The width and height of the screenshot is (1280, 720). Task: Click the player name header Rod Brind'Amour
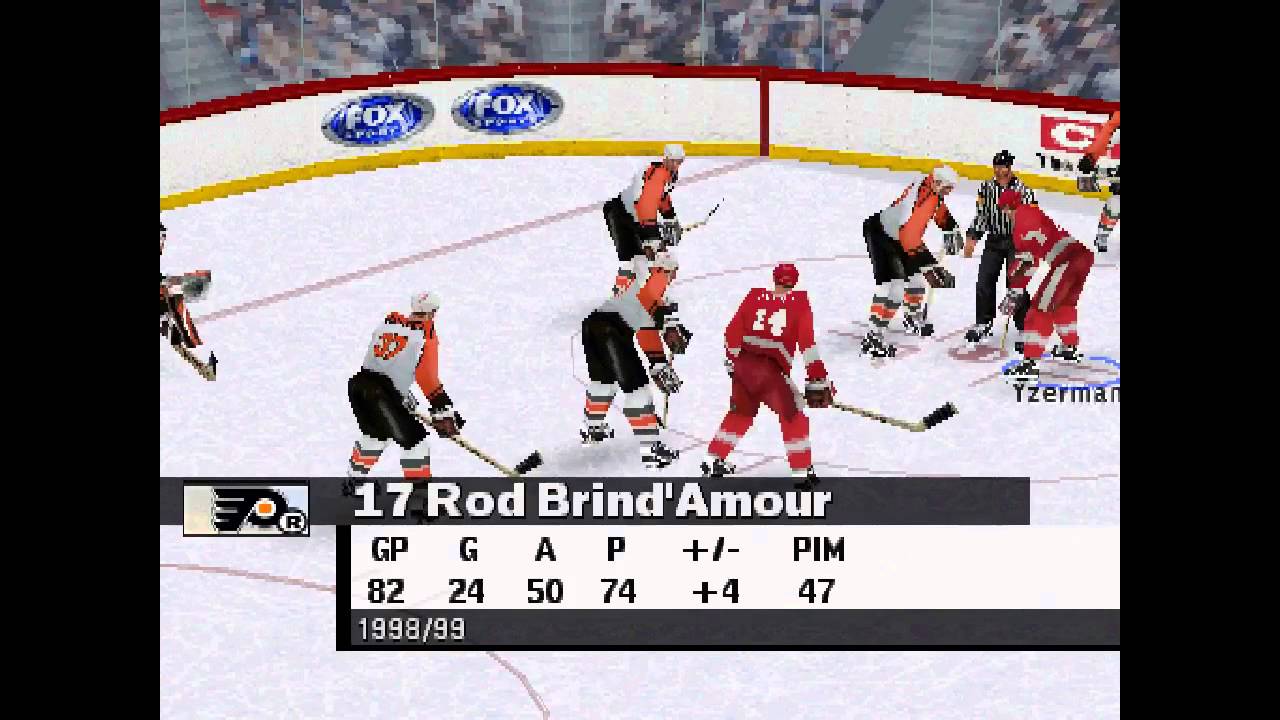pyautogui.click(x=588, y=500)
